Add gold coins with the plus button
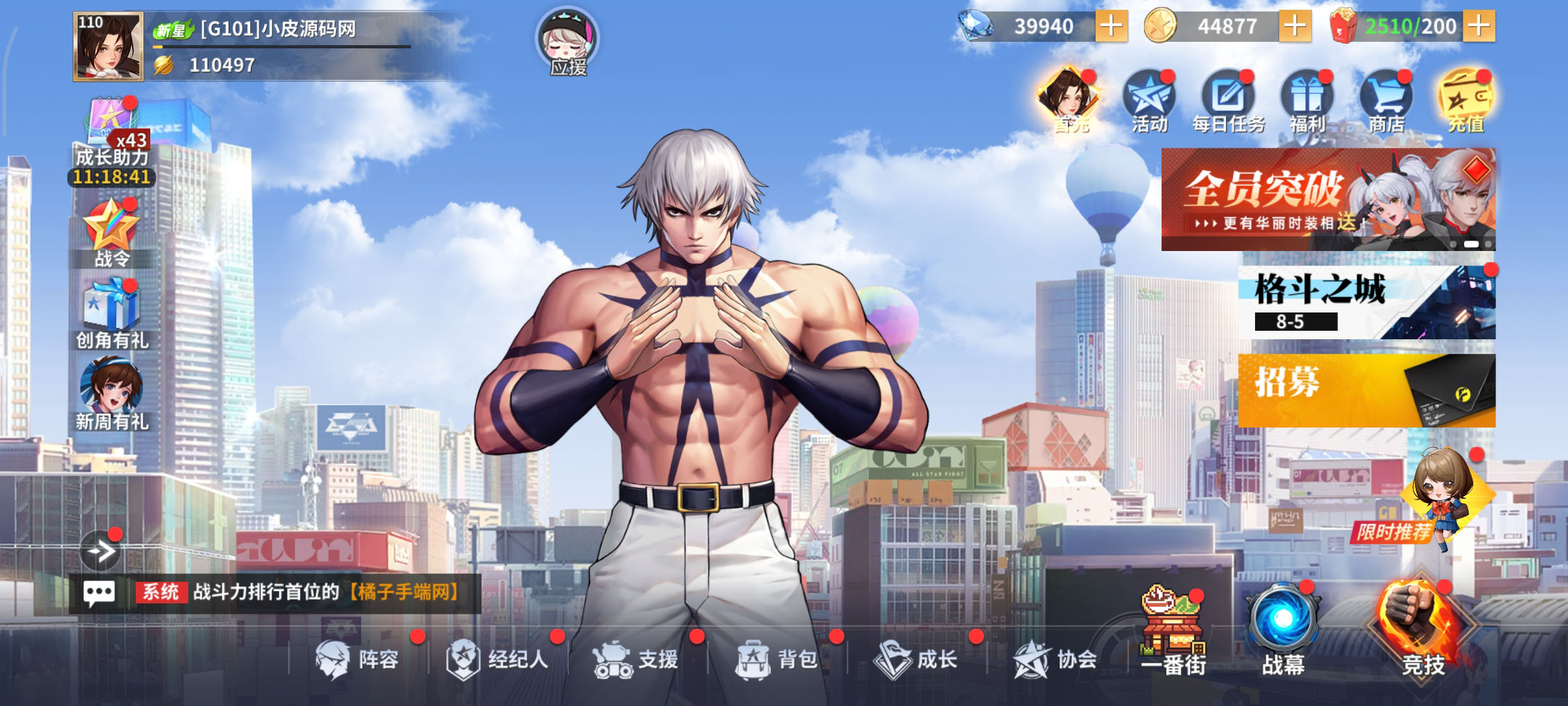The image size is (1568, 706). [1295, 27]
